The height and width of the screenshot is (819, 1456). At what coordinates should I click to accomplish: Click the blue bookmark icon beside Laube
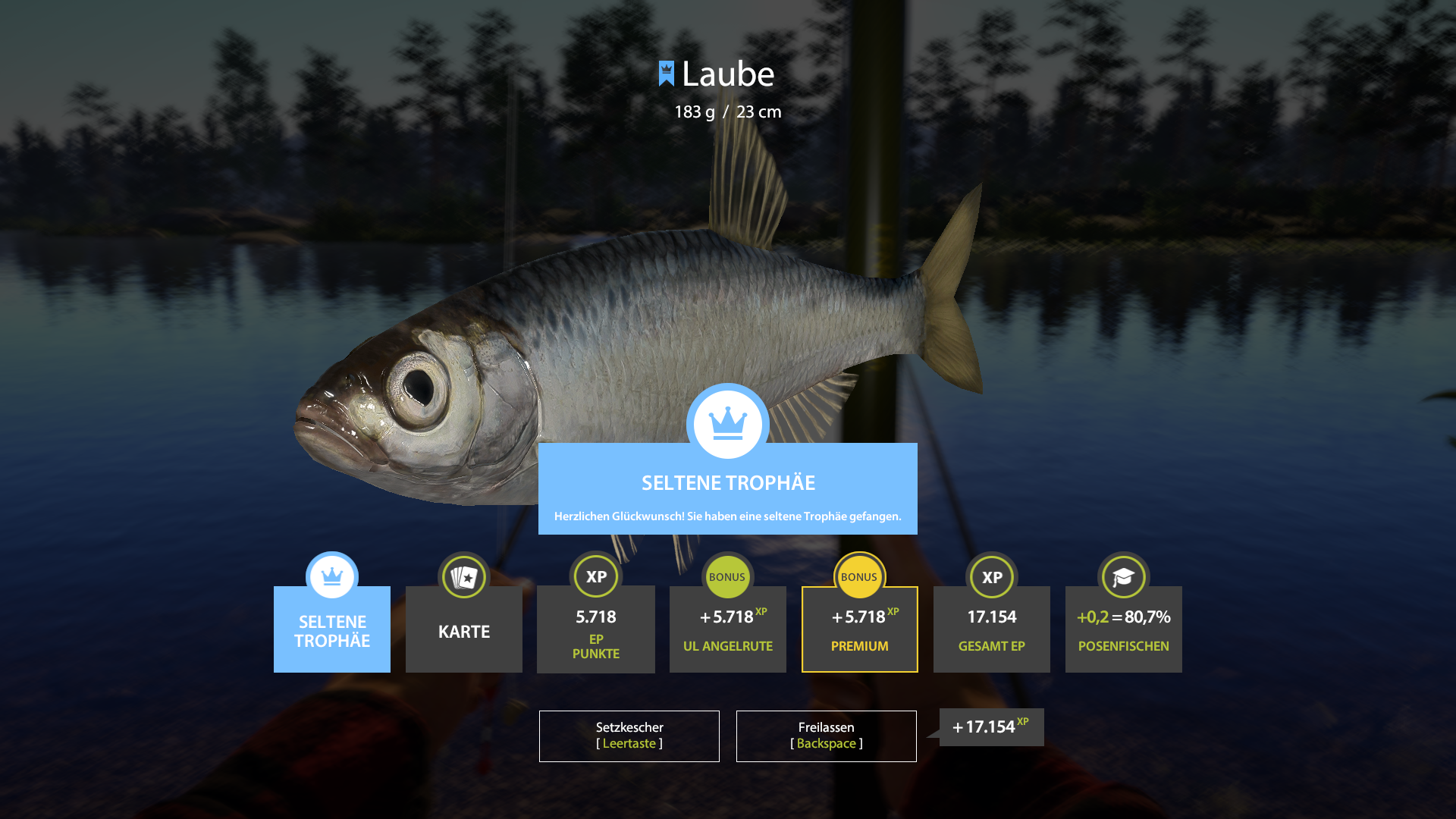coord(665,74)
